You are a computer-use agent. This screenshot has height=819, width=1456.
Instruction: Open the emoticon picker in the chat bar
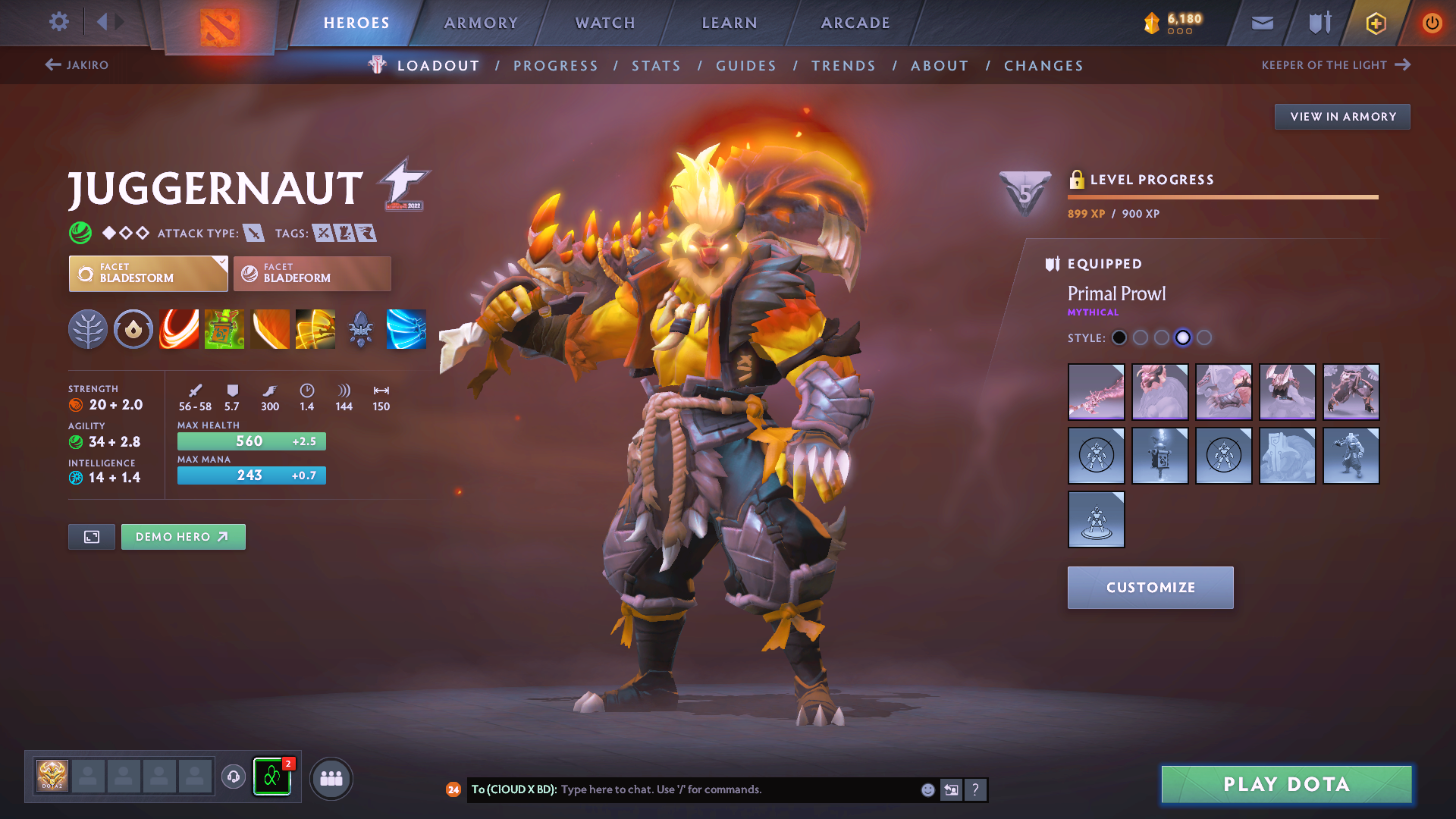927,789
